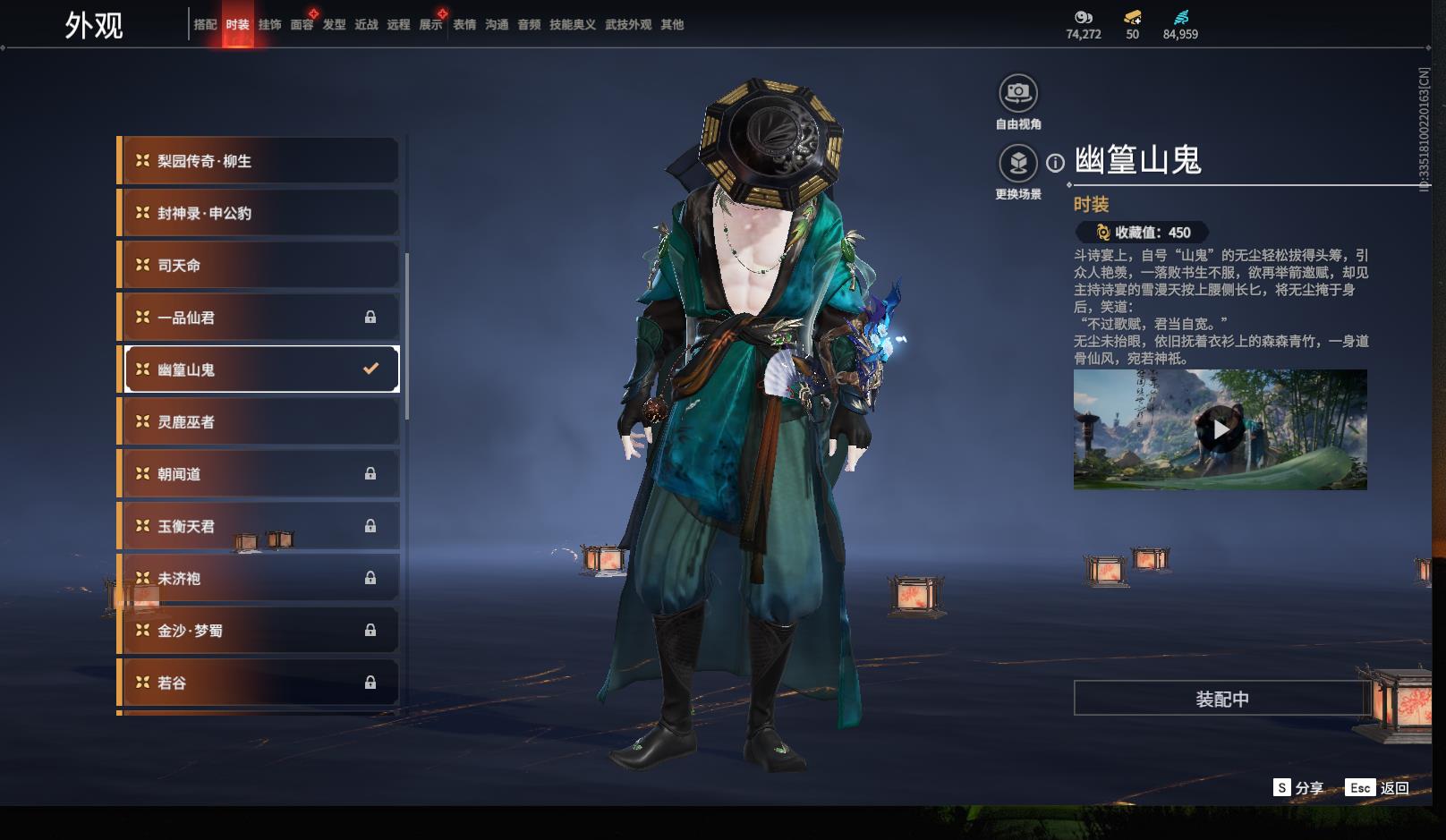Screen dimensions: 1446x840
Task: Select the 封神录·申公豹 outfit
Action: pyautogui.click(x=259, y=213)
